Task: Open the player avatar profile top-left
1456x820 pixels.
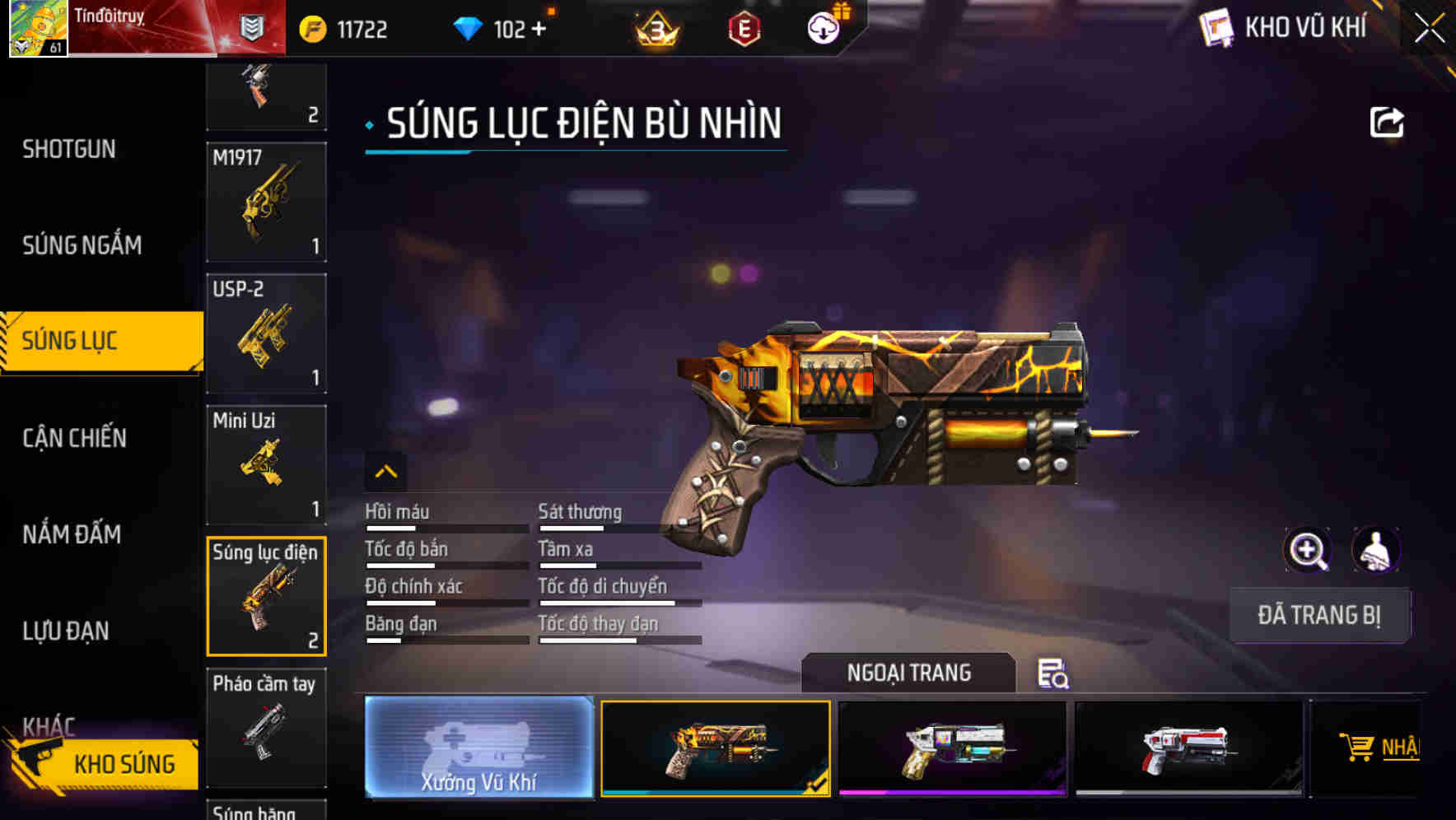Action: [36, 30]
